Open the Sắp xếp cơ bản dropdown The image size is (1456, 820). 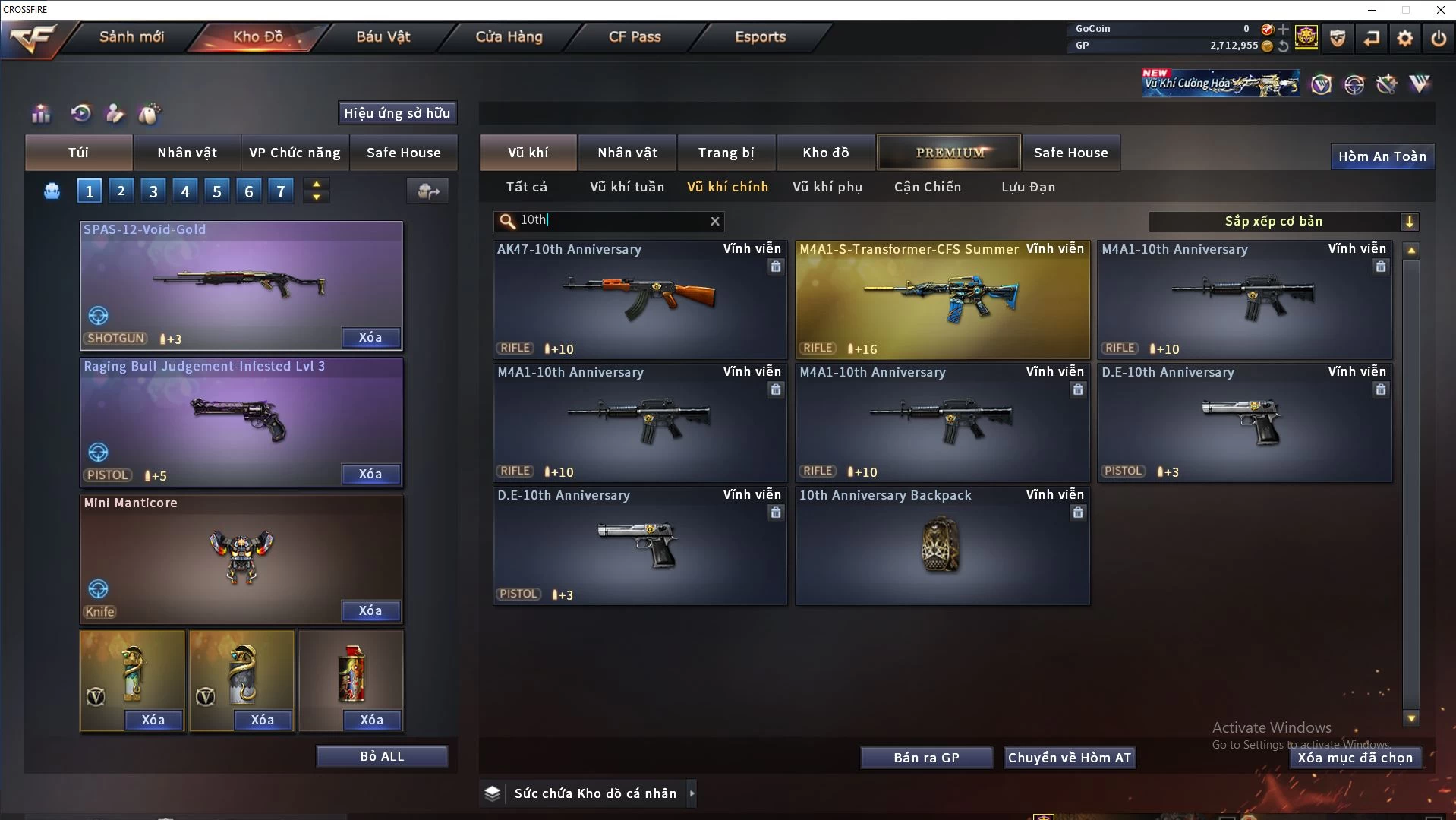pyautogui.click(x=1283, y=221)
